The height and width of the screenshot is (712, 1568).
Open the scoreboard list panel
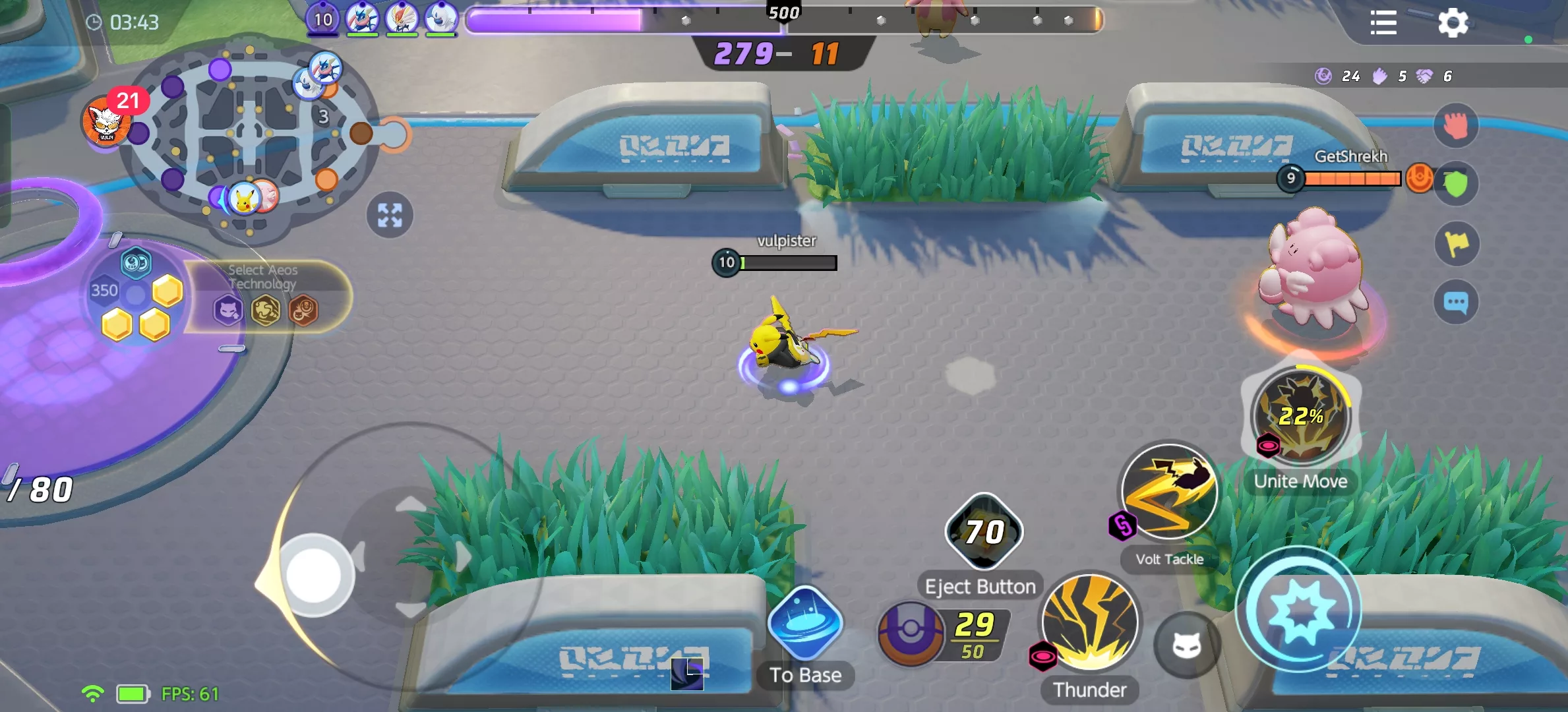point(1383,24)
